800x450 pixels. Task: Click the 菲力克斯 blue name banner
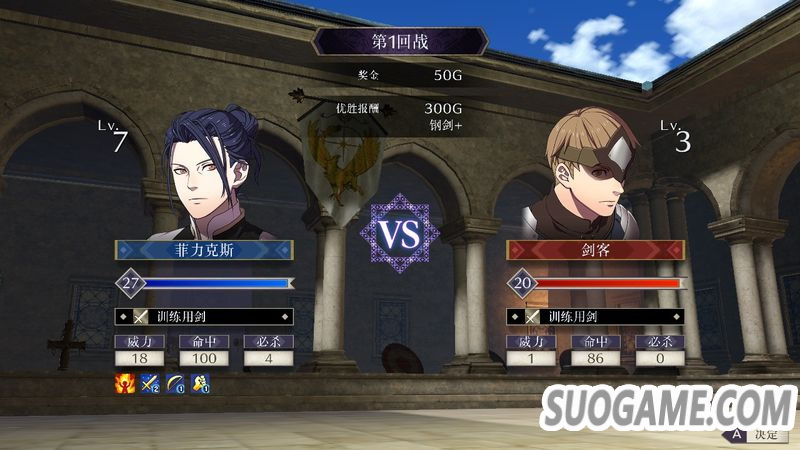[x=204, y=250]
